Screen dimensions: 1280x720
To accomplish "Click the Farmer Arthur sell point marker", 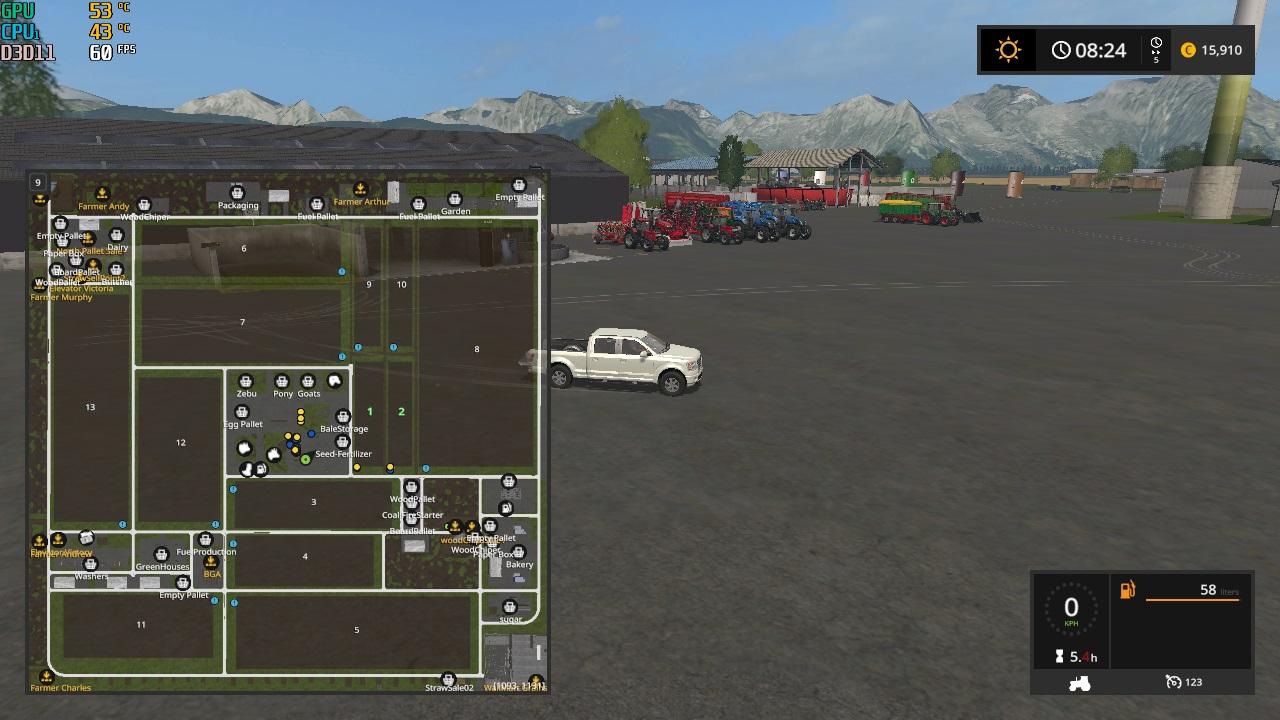I will pos(361,189).
